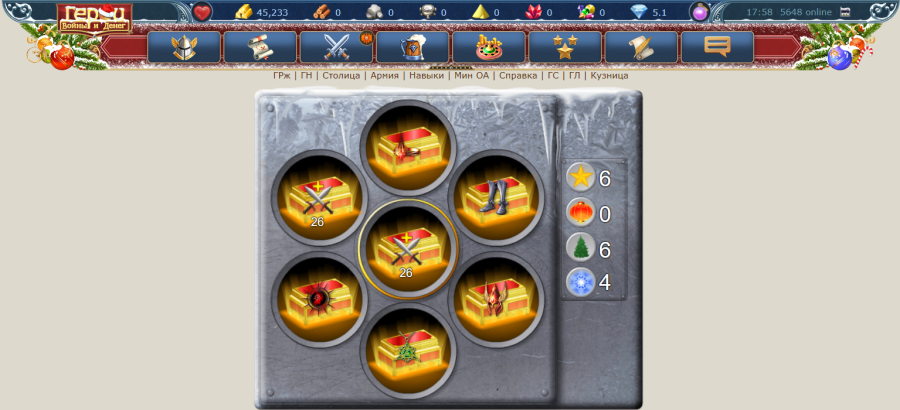
Task: Go to the Столица link
Action: click(341, 75)
